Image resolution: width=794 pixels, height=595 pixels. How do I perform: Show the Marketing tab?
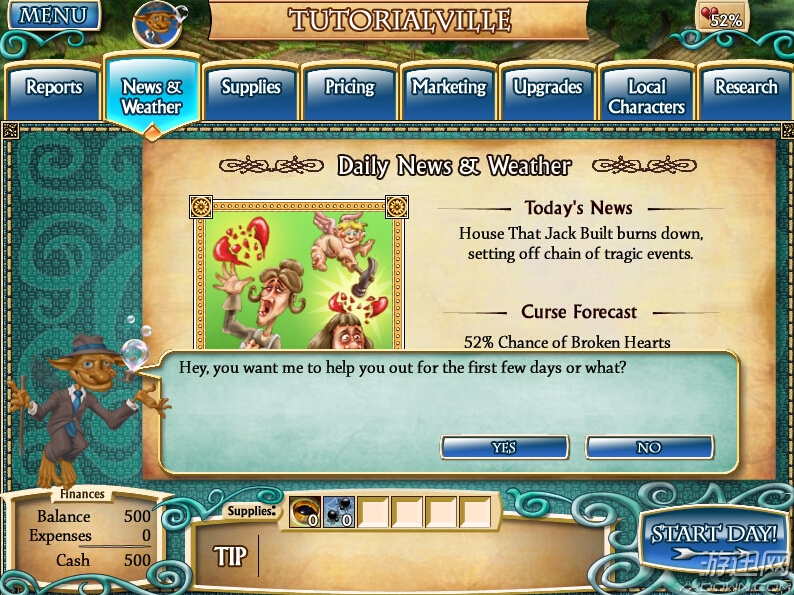click(x=449, y=90)
